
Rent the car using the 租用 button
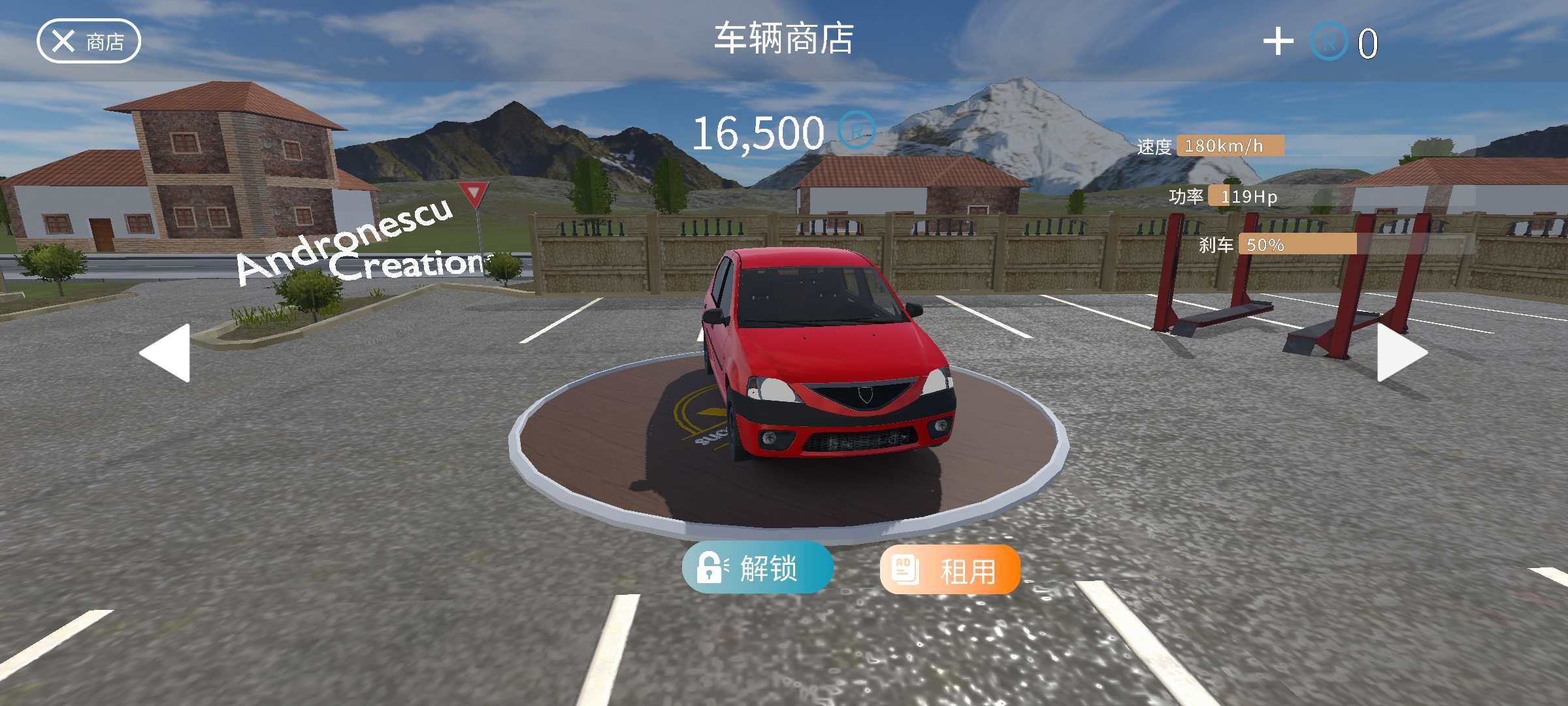pos(950,570)
